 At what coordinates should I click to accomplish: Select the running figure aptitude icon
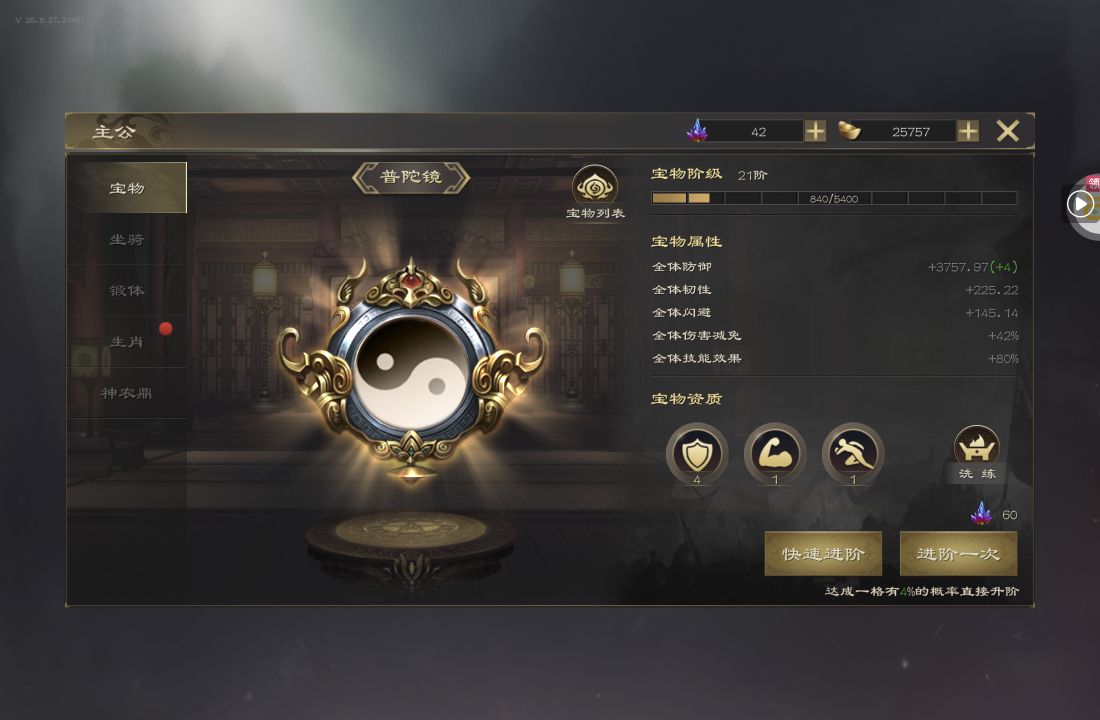pos(853,453)
